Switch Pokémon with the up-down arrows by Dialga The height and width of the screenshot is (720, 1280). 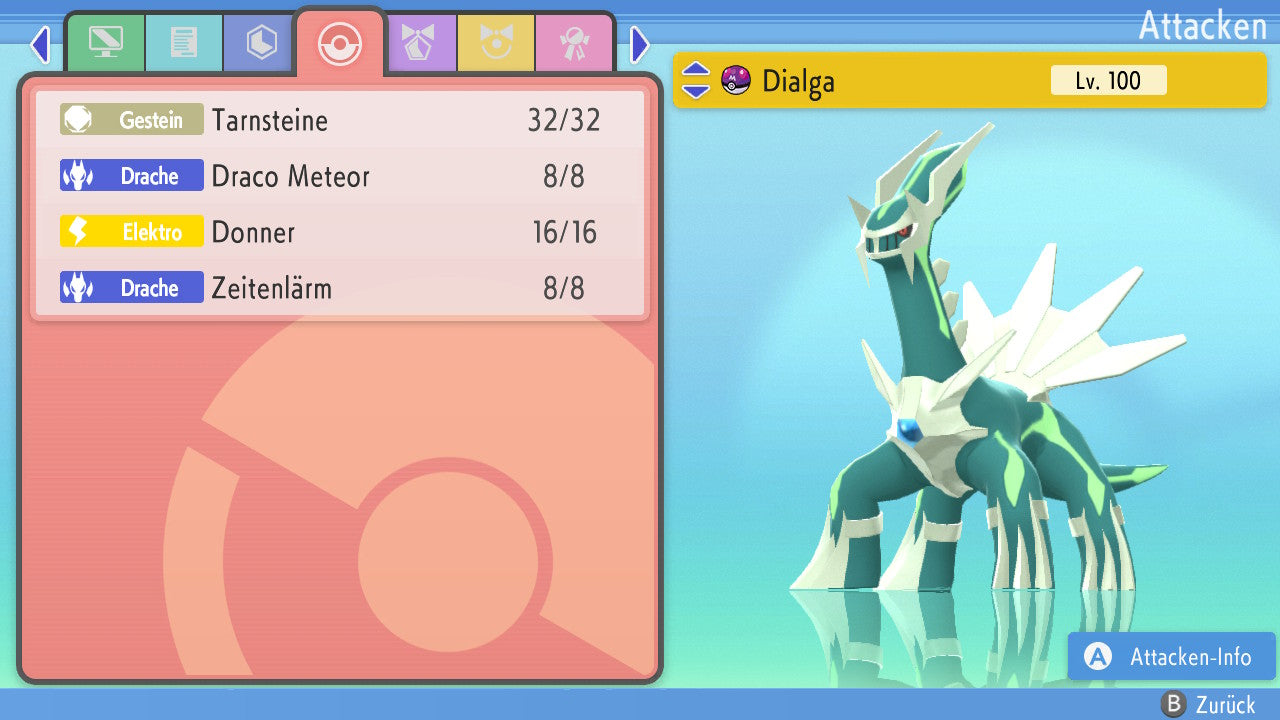click(696, 81)
